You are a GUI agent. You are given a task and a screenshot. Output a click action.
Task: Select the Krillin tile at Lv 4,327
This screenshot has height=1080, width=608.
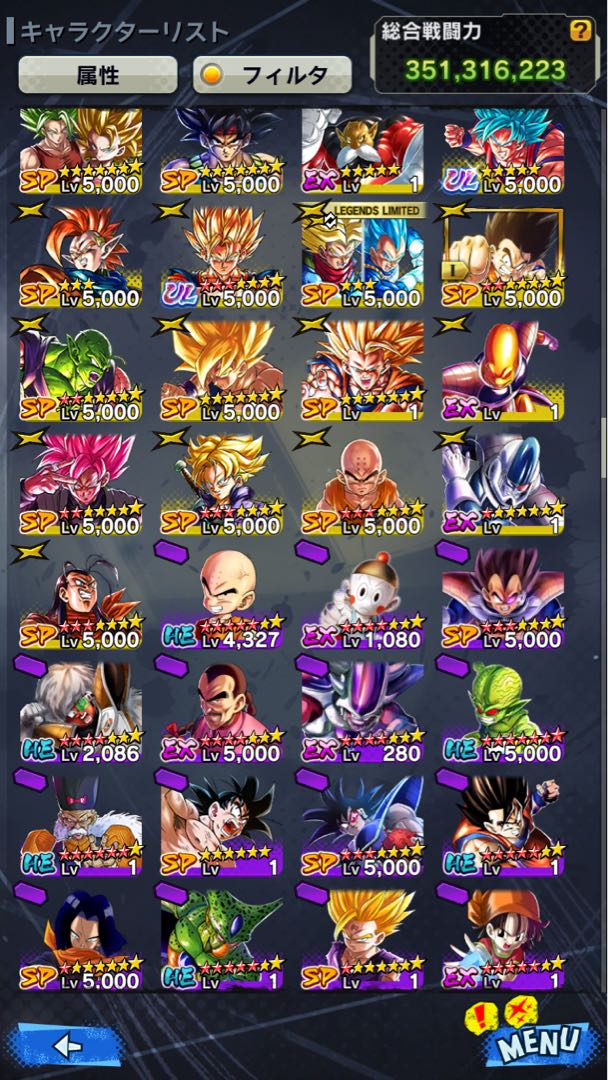pos(221,598)
